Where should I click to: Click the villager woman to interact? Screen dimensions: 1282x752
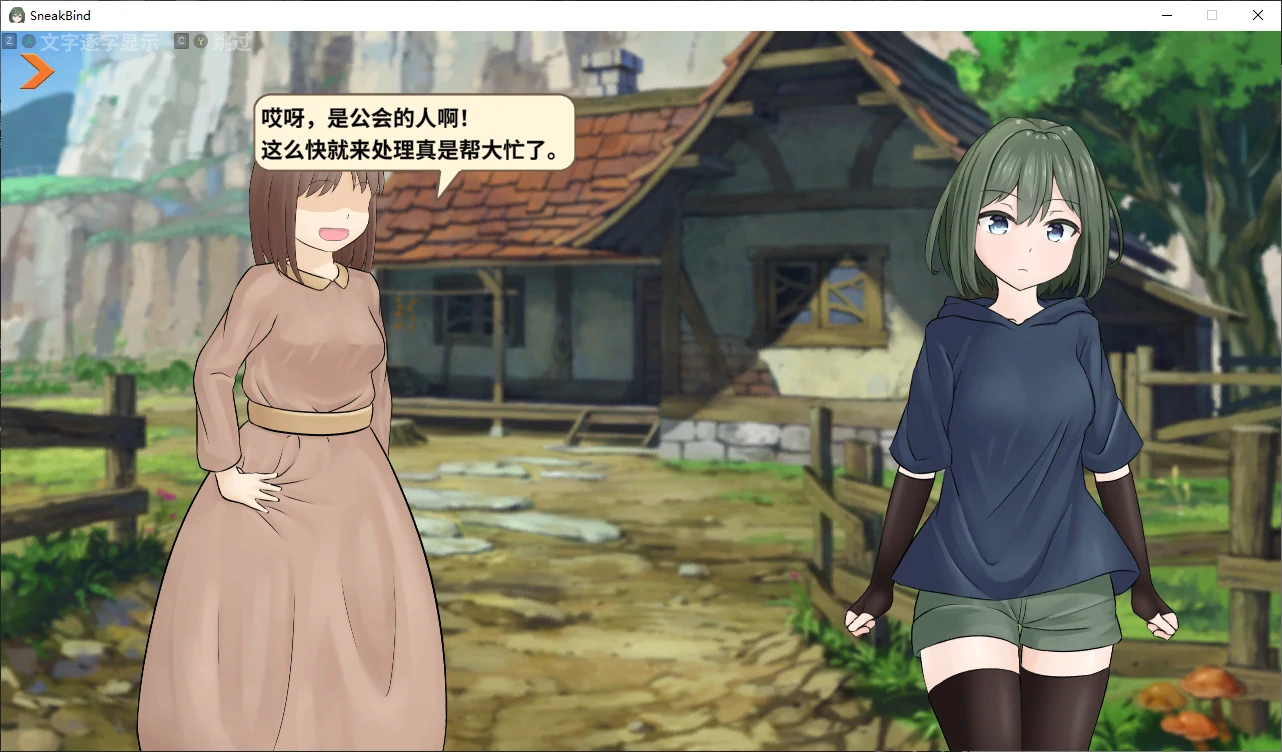[290, 400]
